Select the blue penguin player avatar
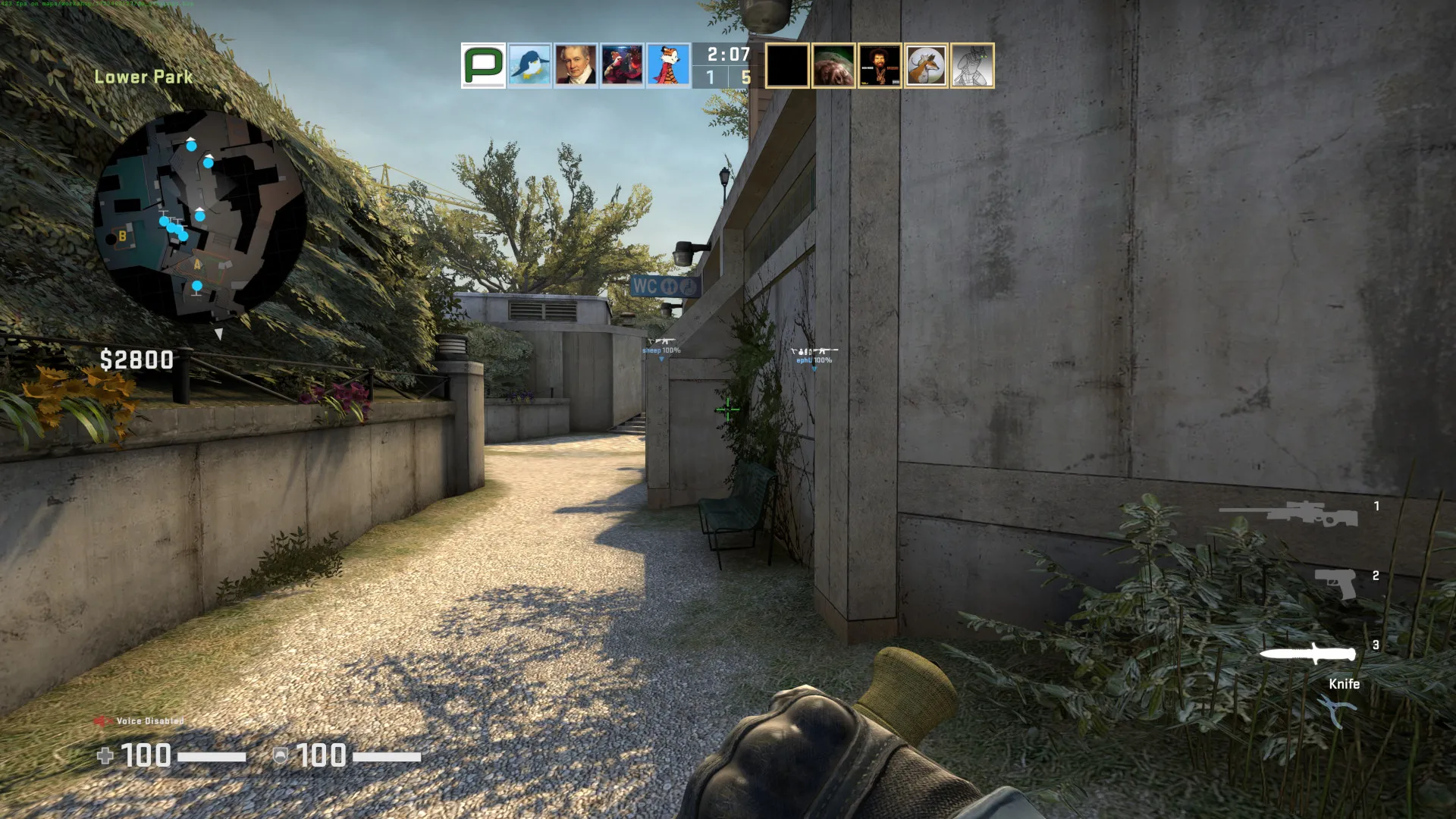This screenshot has height=819, width=1456. point(529,65)
